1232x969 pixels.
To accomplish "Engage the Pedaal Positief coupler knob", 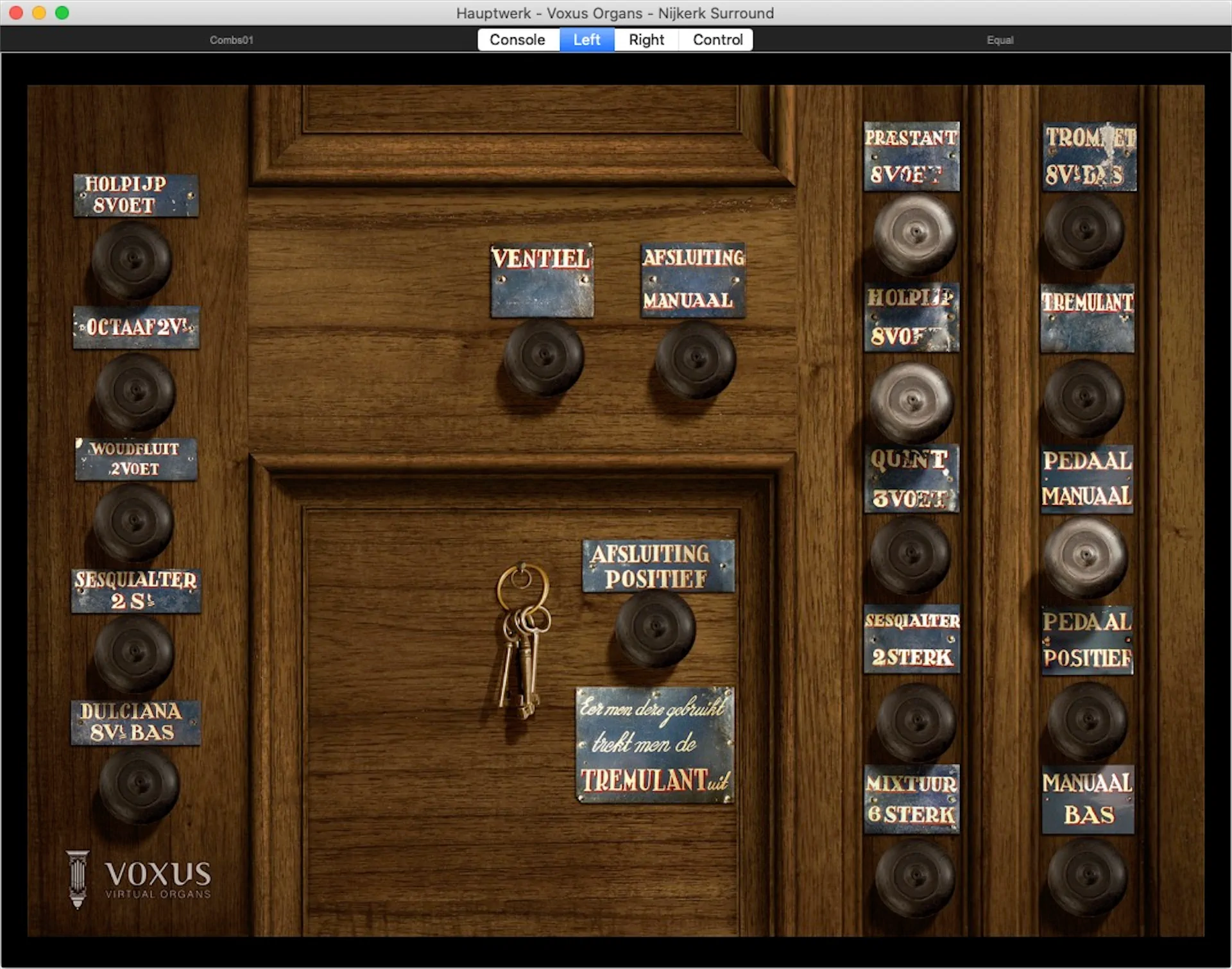I will pyautogui.click(x=1087, y=721).
